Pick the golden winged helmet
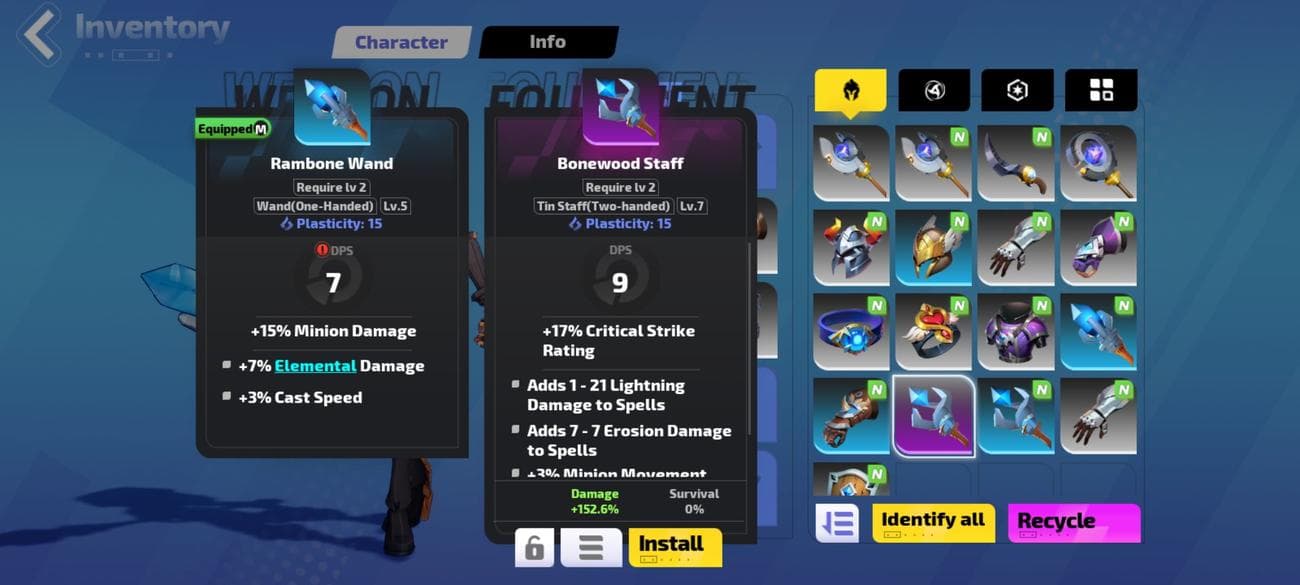Viewport: 1300px width, 585px height. [933, 247]
